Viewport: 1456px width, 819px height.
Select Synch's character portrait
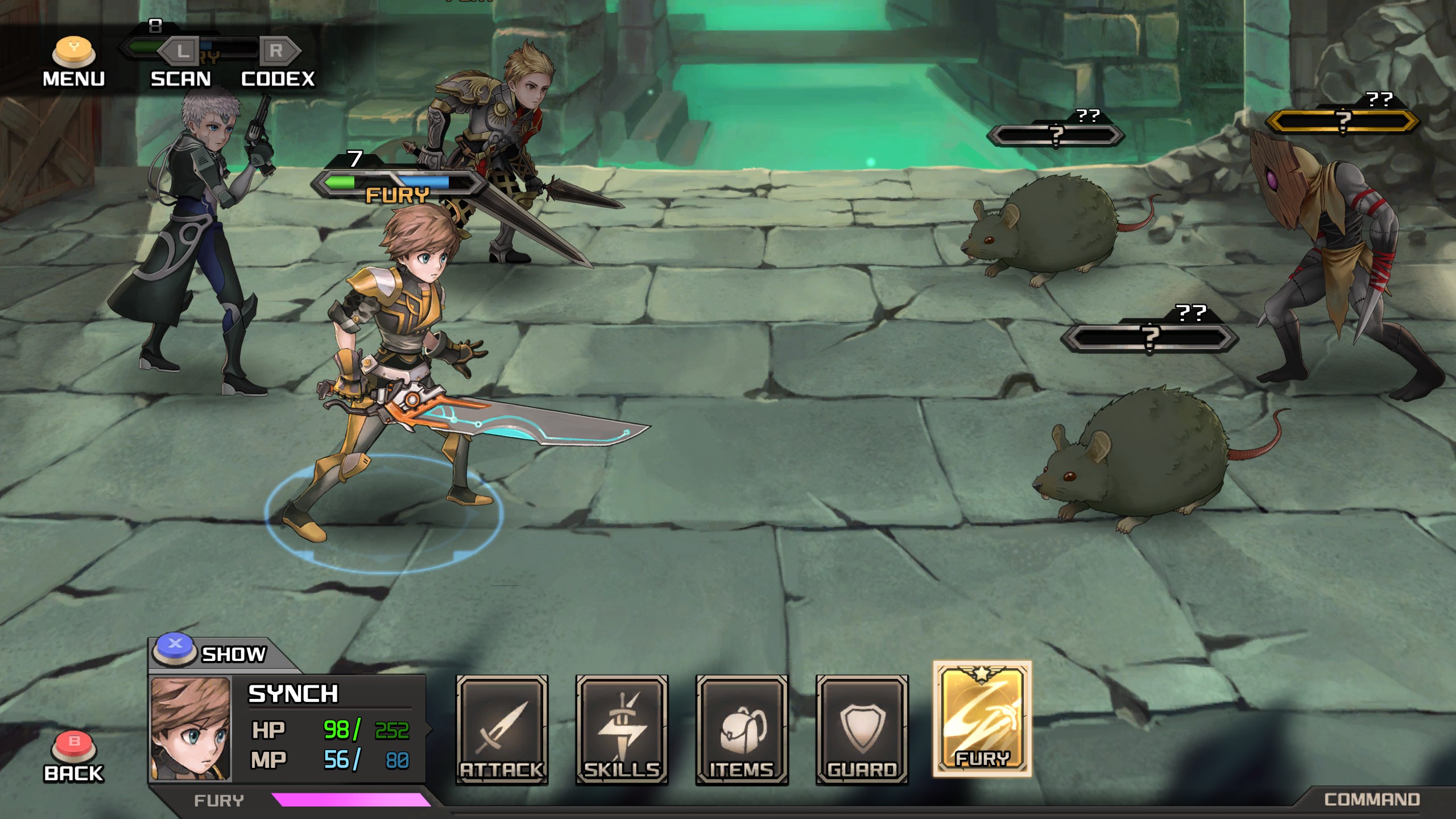point(191,729)
